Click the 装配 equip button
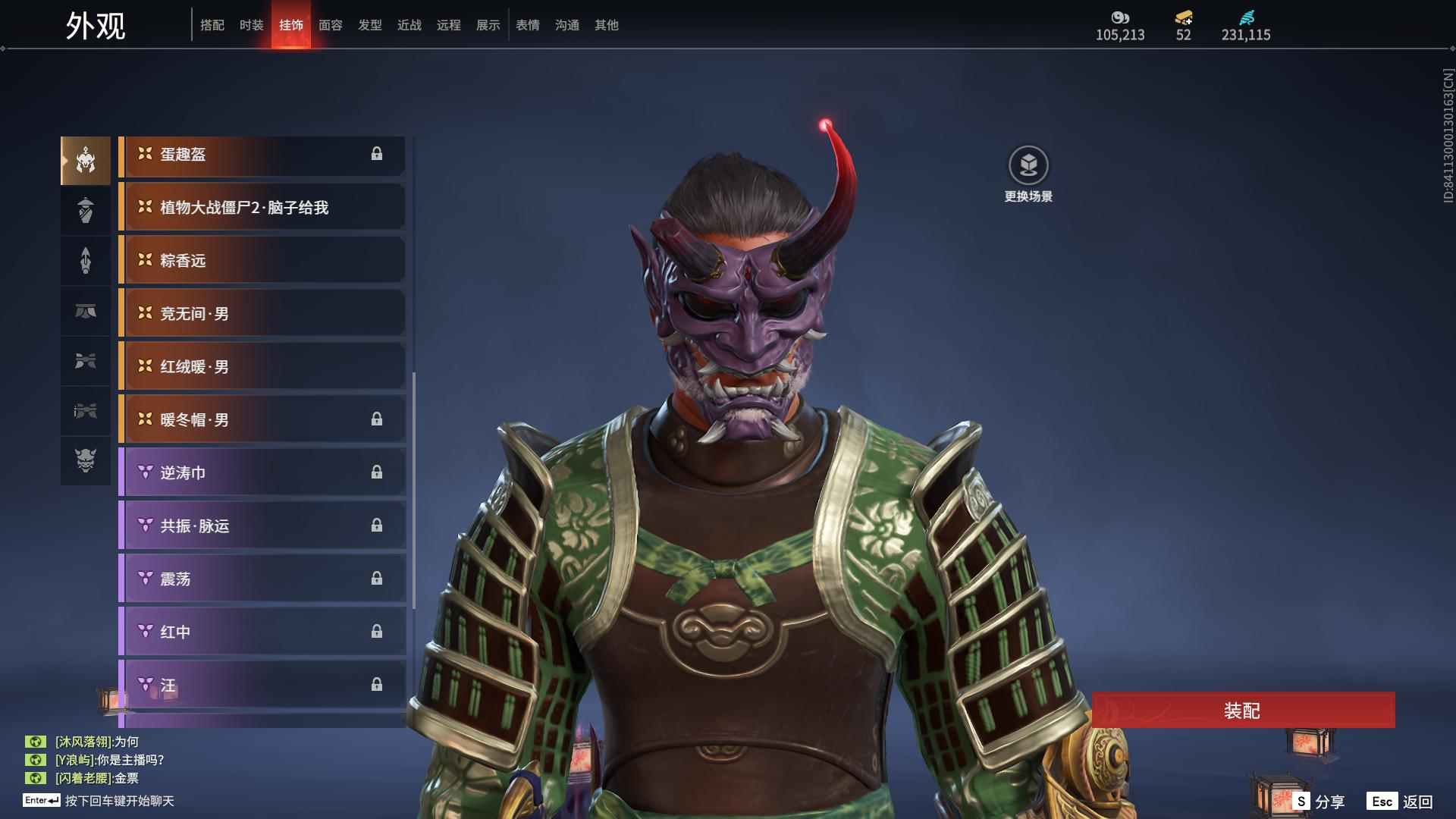This screenshot has height=819, width=1456. (1243, 711)
